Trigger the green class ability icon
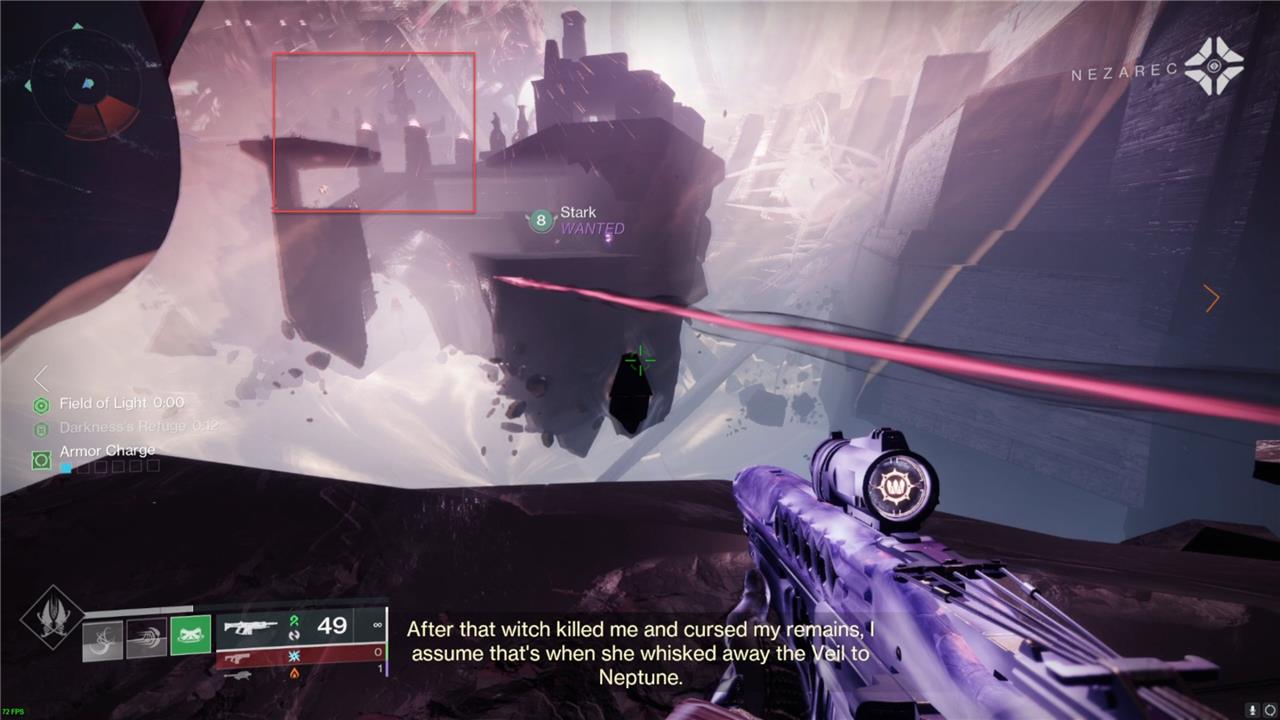1280x720 pixels. coord(190,635)
